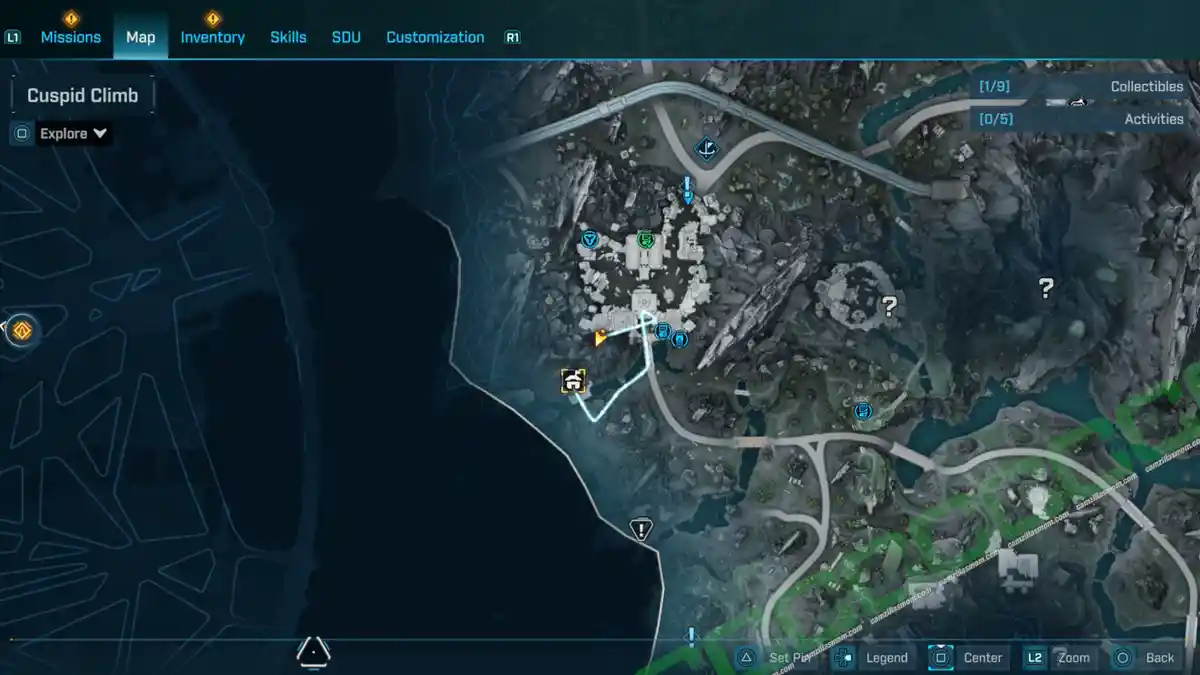Go to the Skills tab
Screen dimensions: 1200x675
coord(288,37)
